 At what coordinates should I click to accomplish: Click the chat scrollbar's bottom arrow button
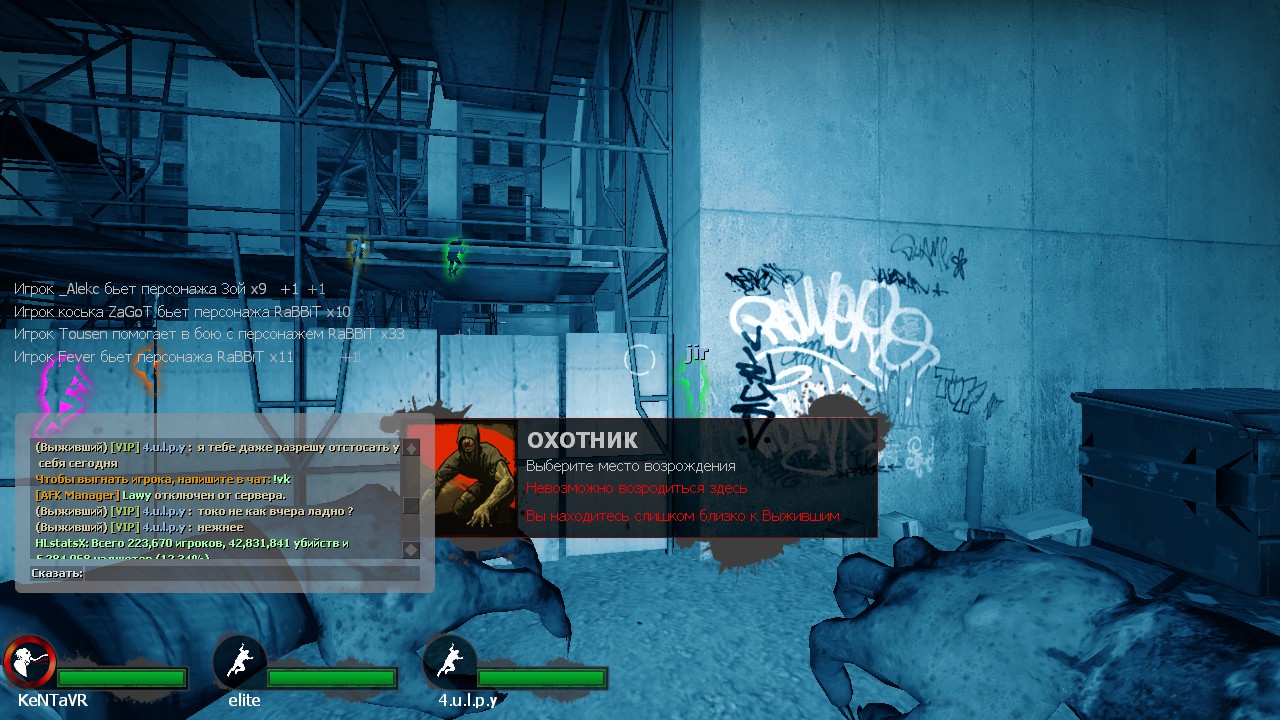point(410,550)
